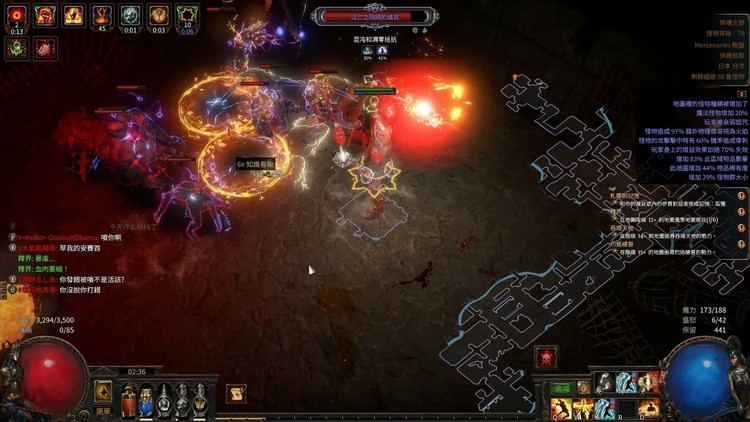Click the red skull icon above skill bar

(547, 357)
